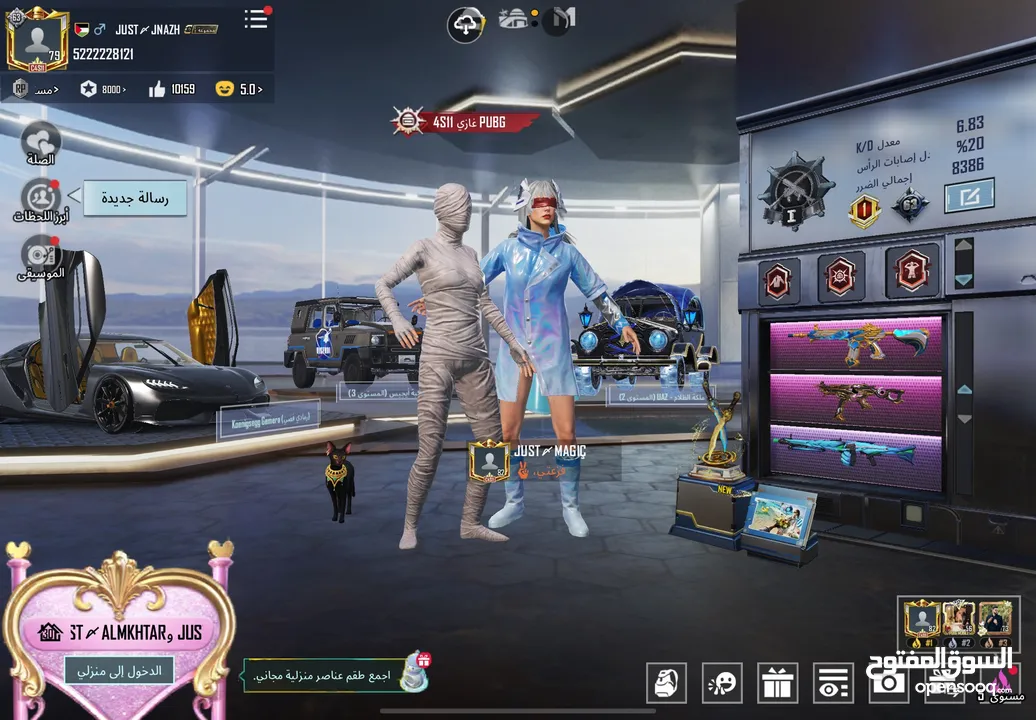The width and height of the screenshot is (1036, 720).
Task: Open the list menu with red notification dot
Action: click(x=256, y=19)
